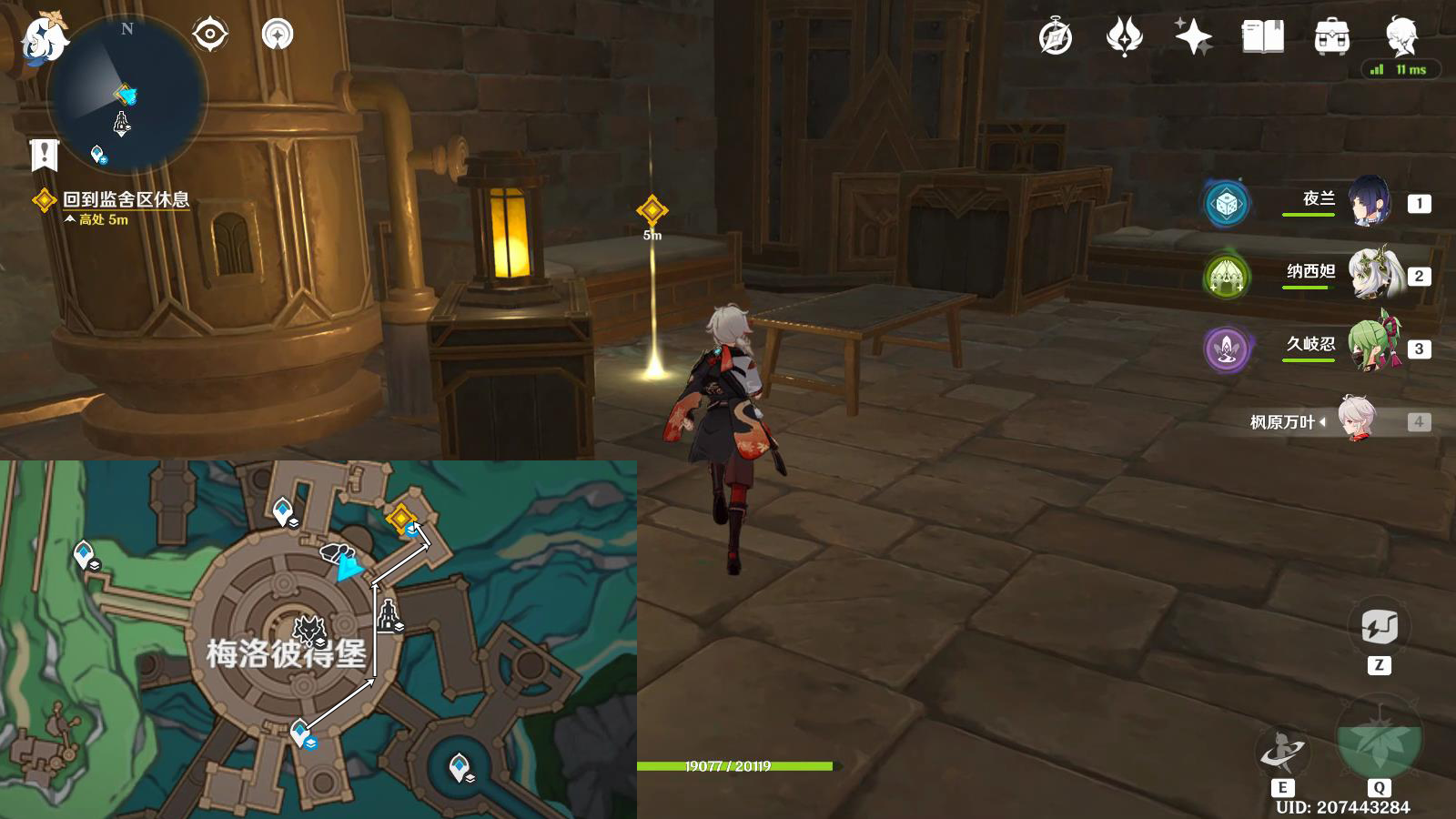Open the compass events icon

point(1056,37)
